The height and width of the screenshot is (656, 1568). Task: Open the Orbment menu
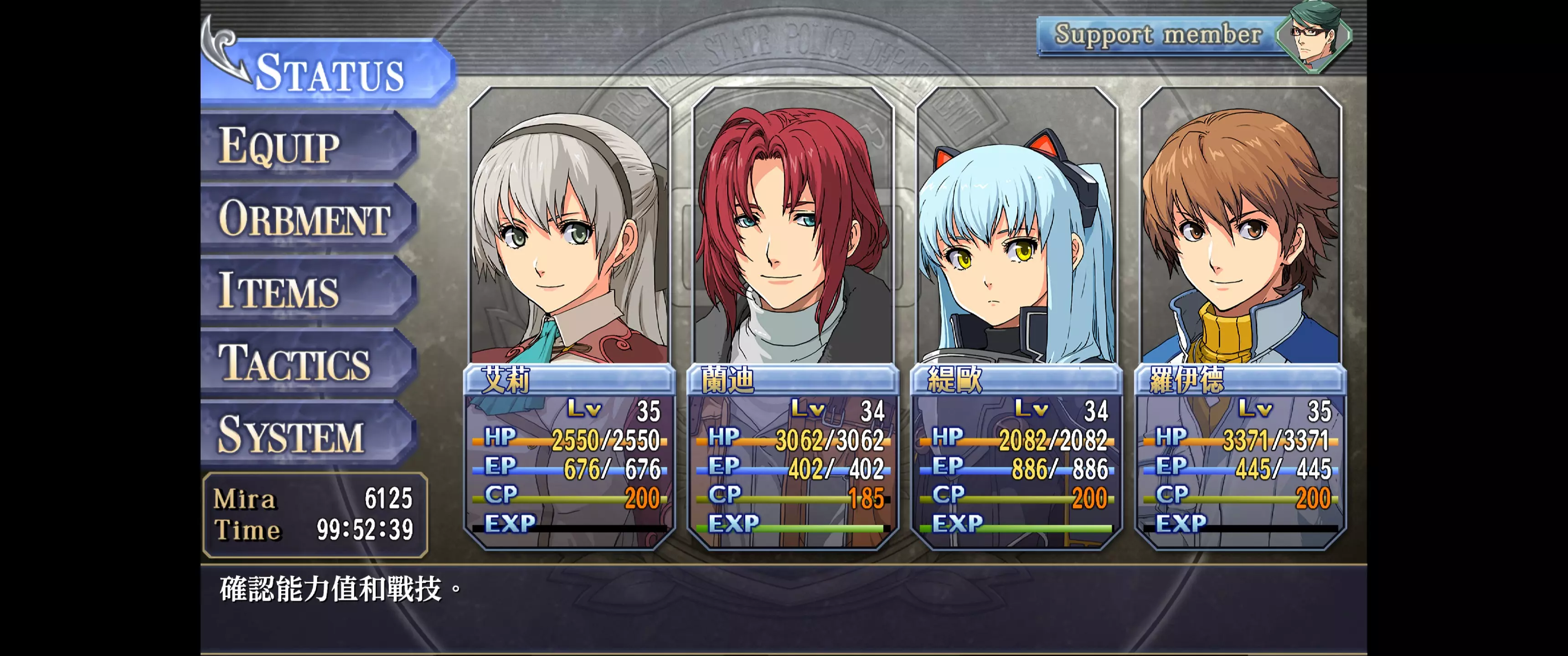pyautogui.click(x=307, y=218)
